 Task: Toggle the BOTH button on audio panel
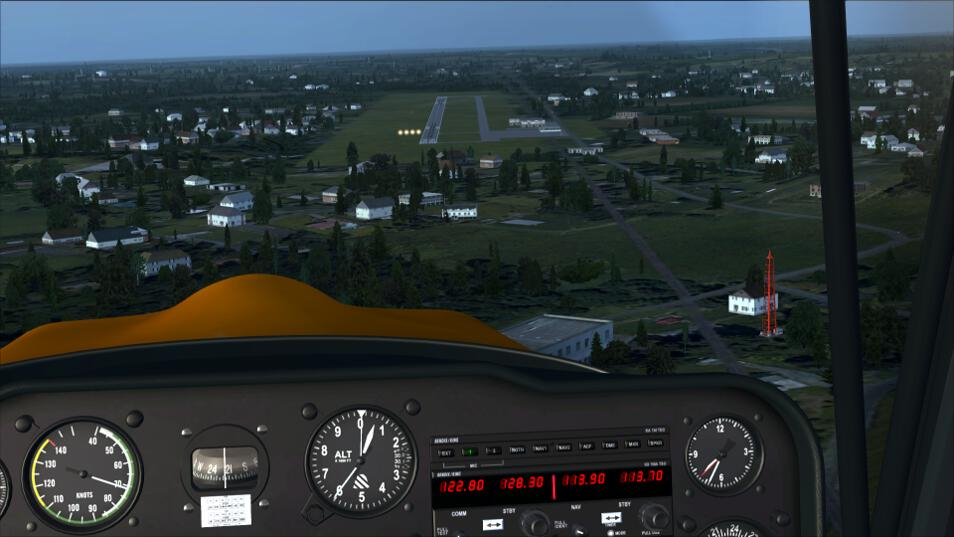(x=516, y=450)
